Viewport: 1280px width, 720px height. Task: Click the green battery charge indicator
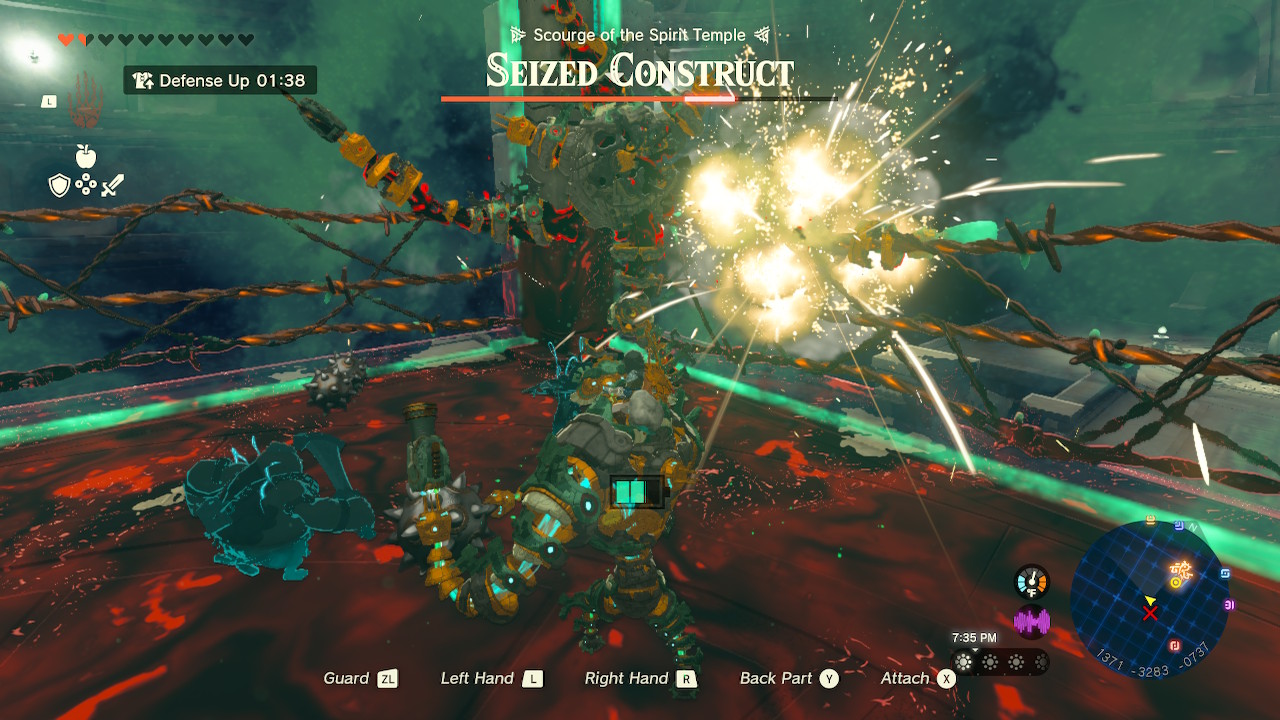[637, 491]
